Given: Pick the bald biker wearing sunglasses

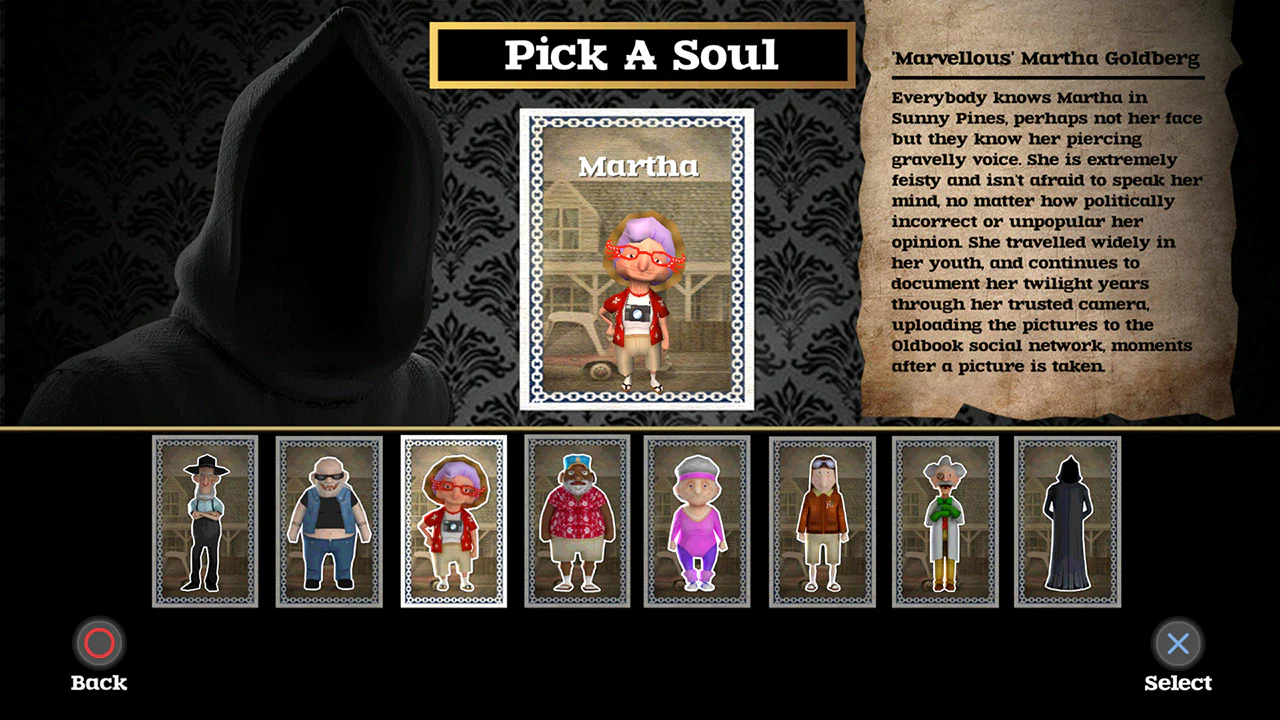Looking at the screenshot, I should pos(329,521).
